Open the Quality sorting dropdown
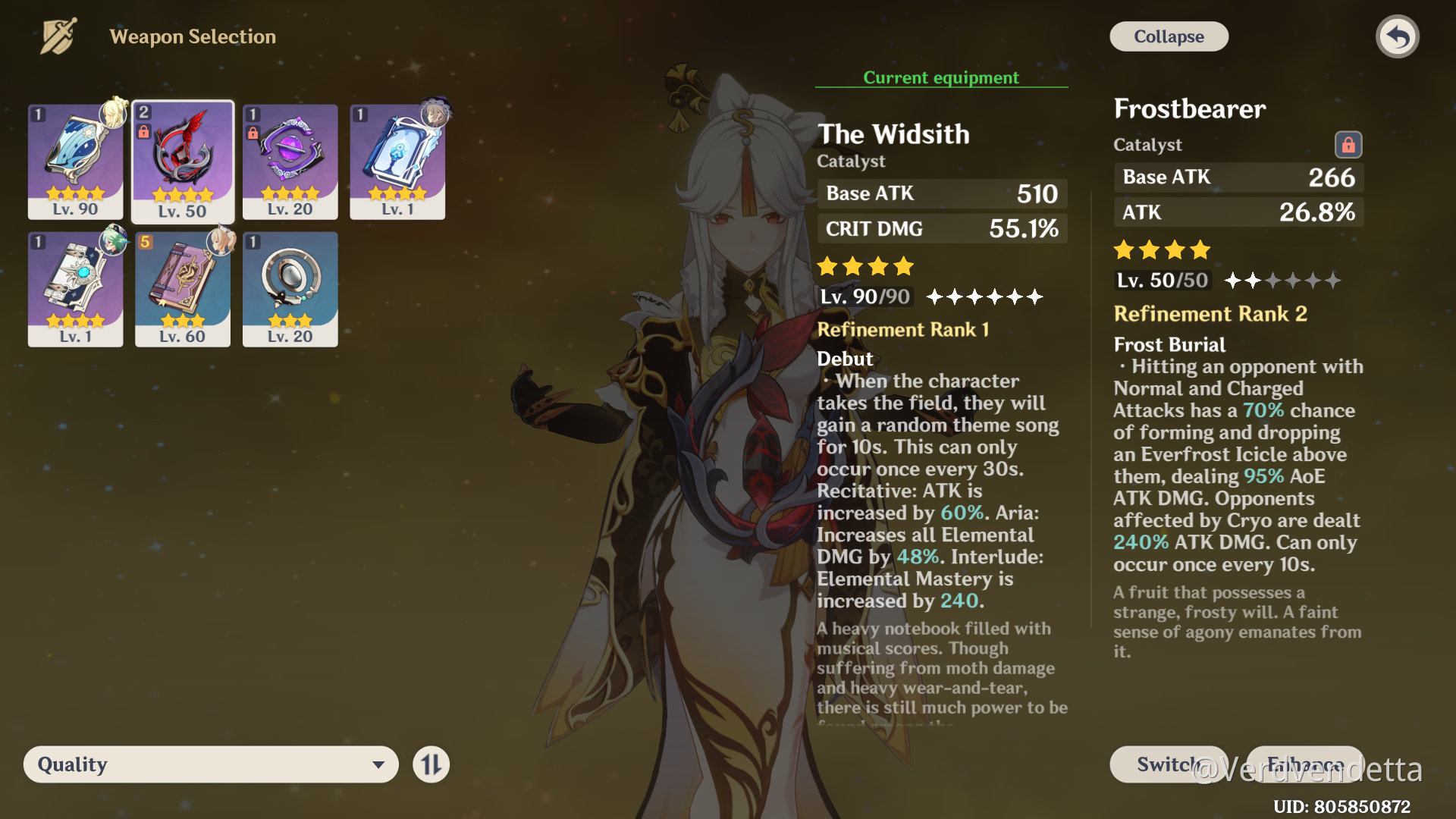This screenshot has width=1456, height=819. [210, 764]
